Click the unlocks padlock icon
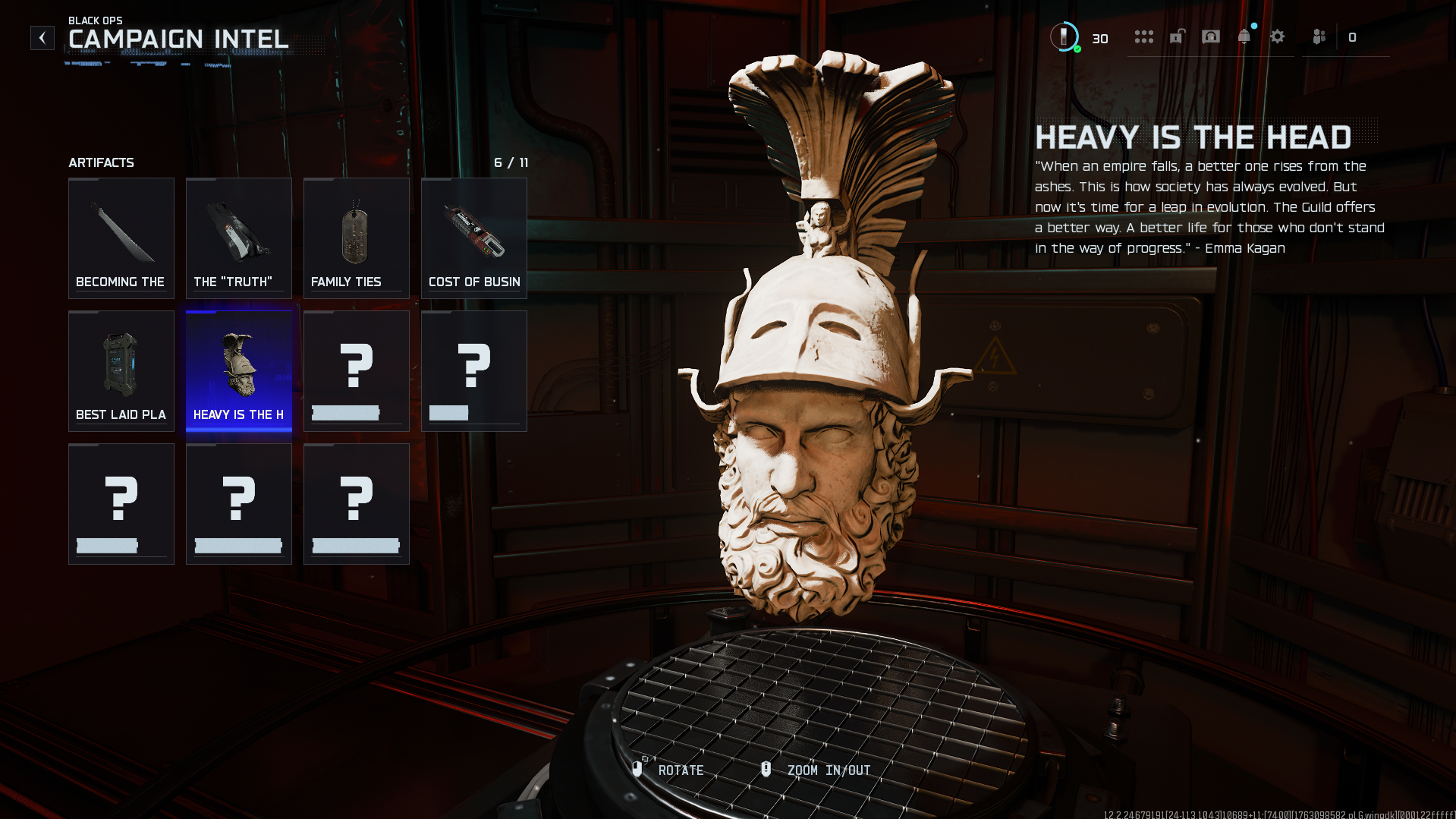1456x819 pixels. click(x=1177, y=37)
